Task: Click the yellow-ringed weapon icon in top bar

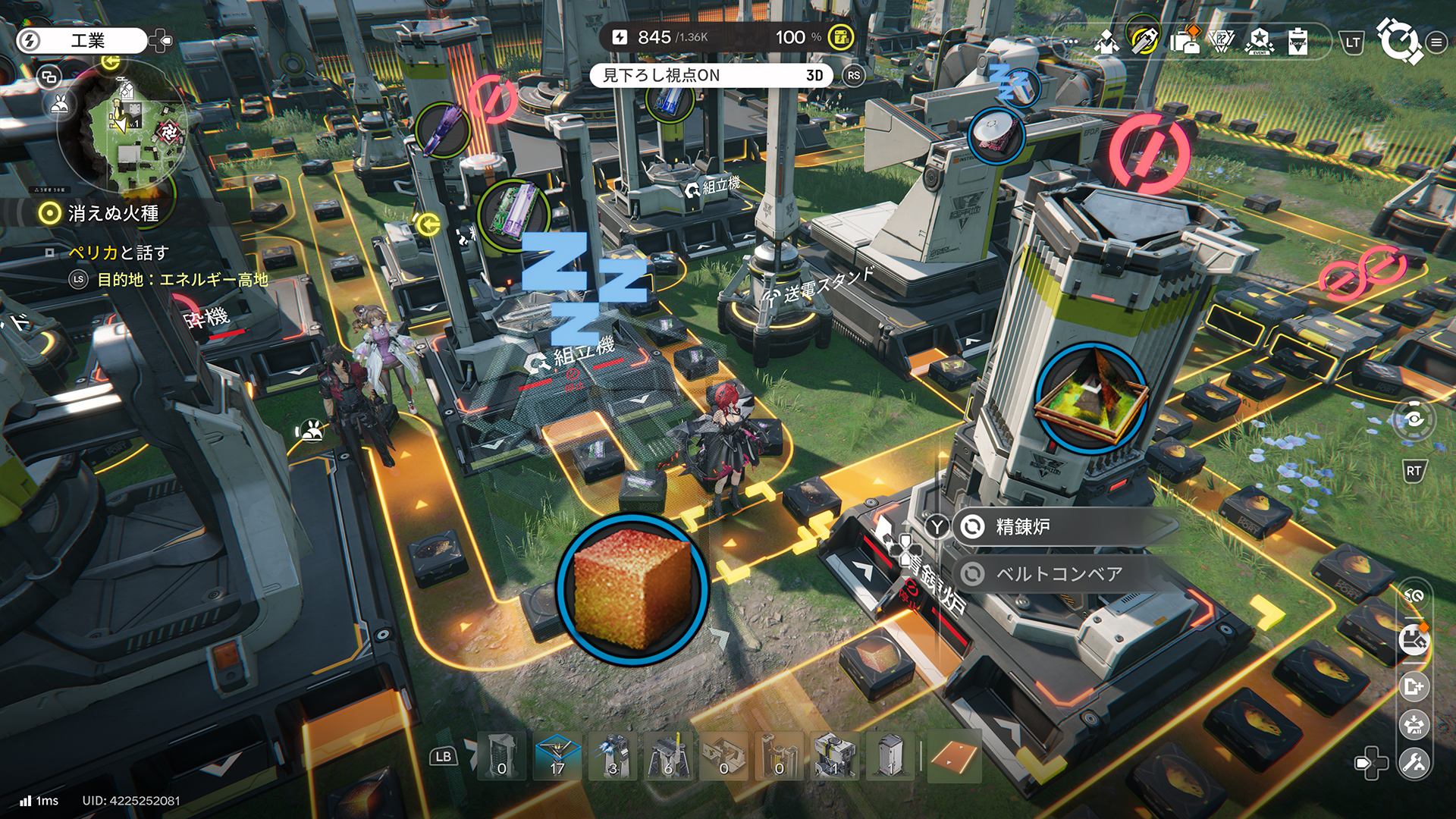Action: 1144,40
